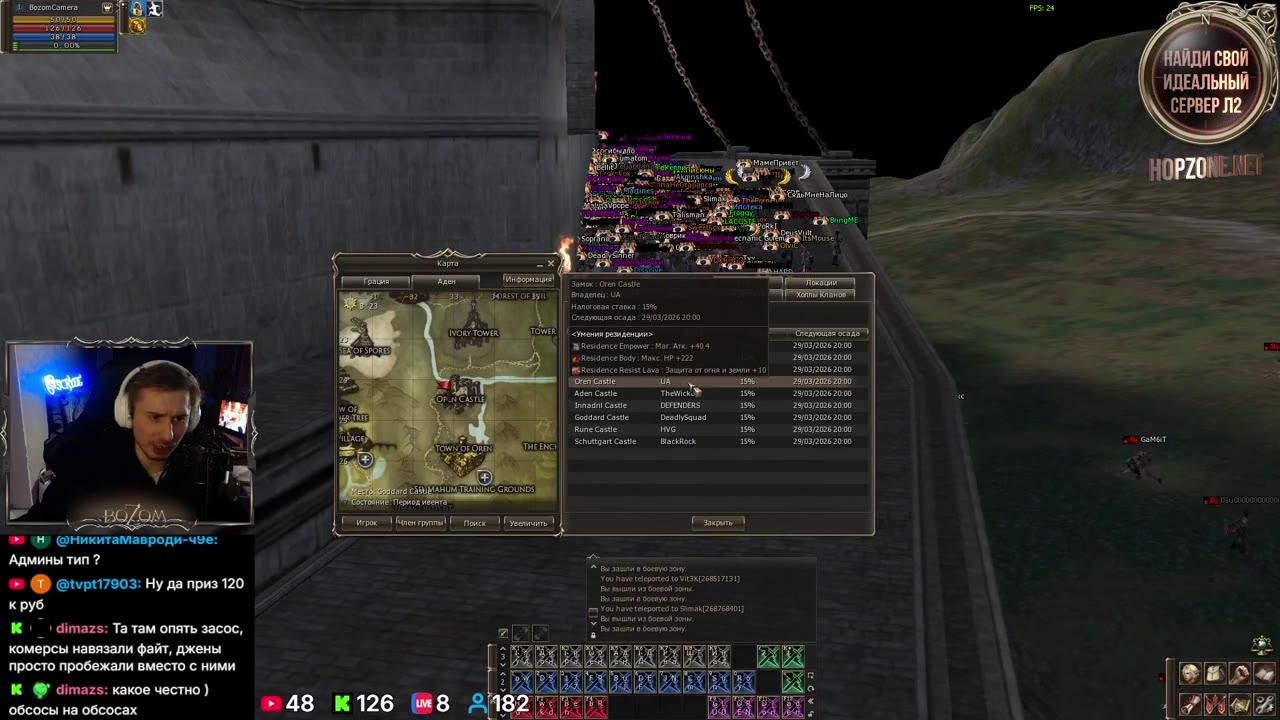Click the Игрок button under the map
Image resolution: width=1280 pixels, height=720 pixels.
point(367,523)
